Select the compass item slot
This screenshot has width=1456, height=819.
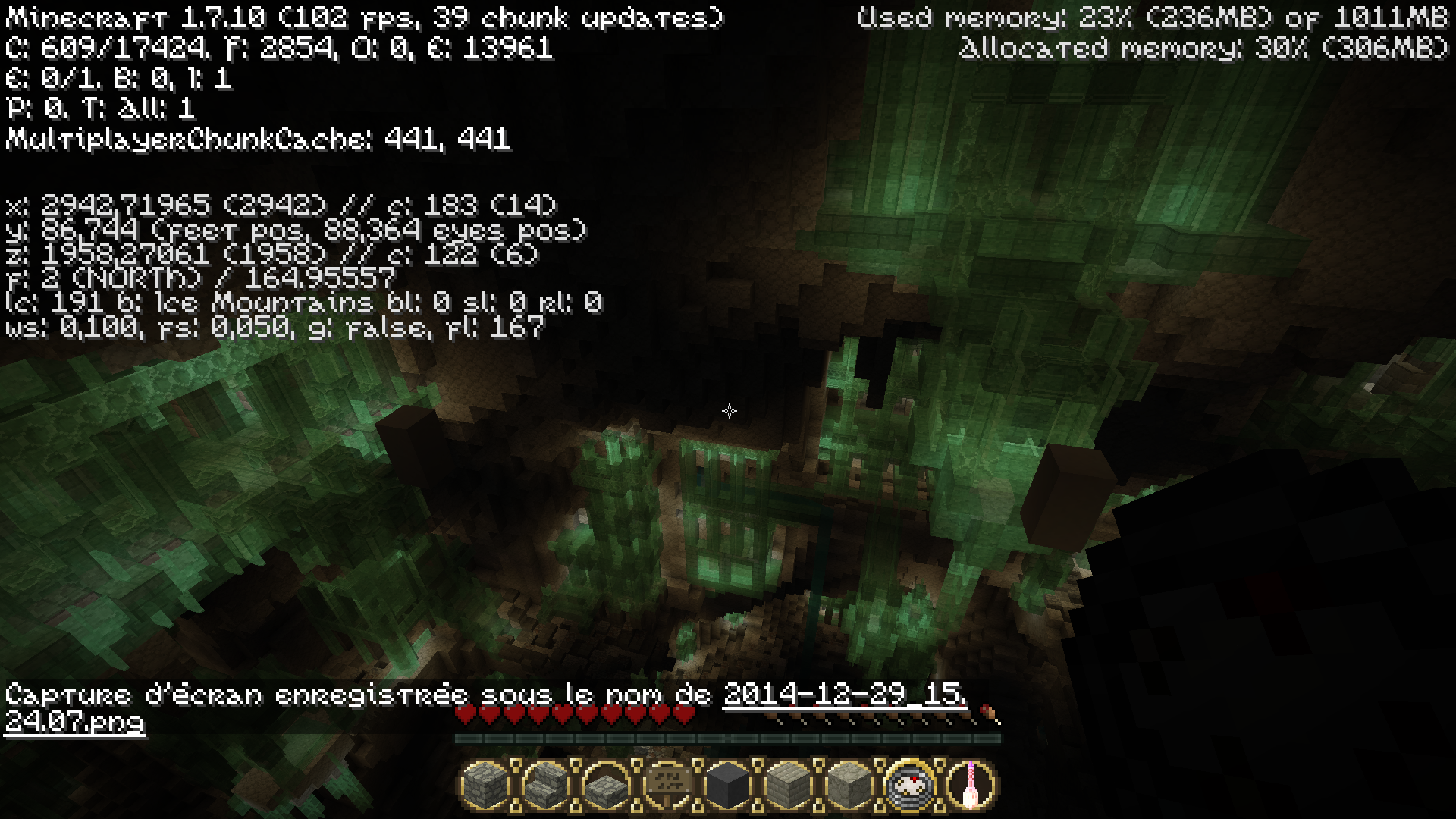910,784
